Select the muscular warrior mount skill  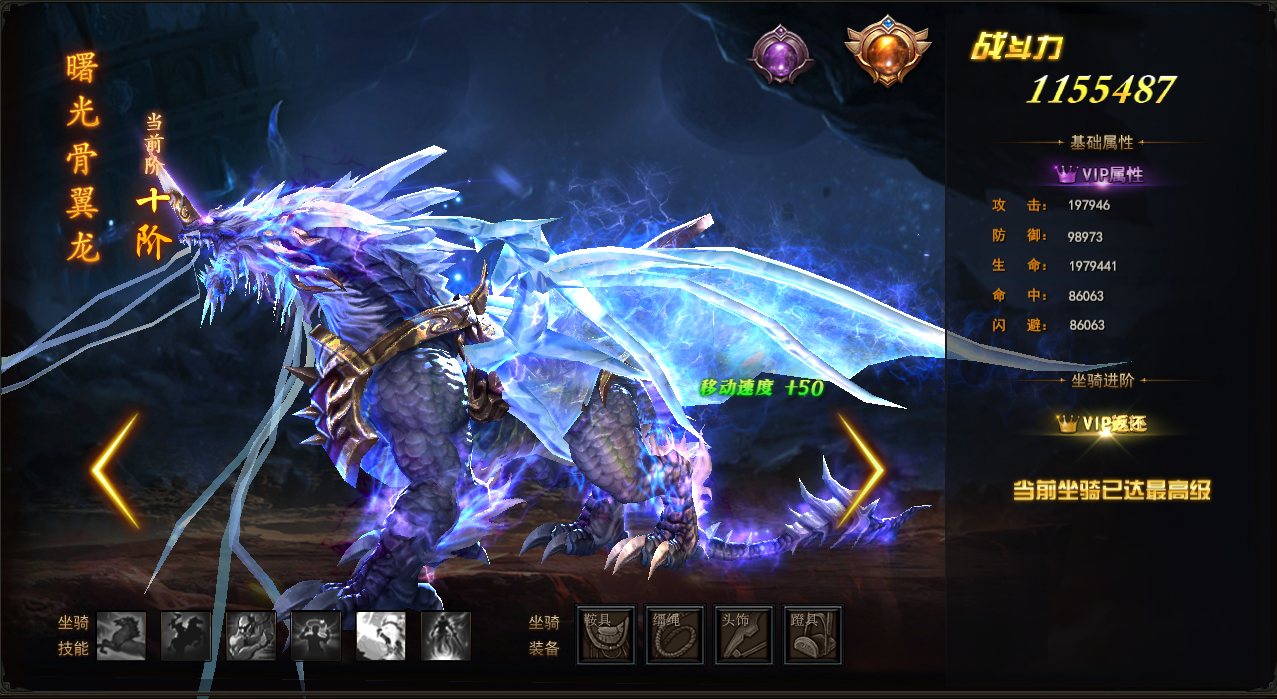click(x=251, y=636)
